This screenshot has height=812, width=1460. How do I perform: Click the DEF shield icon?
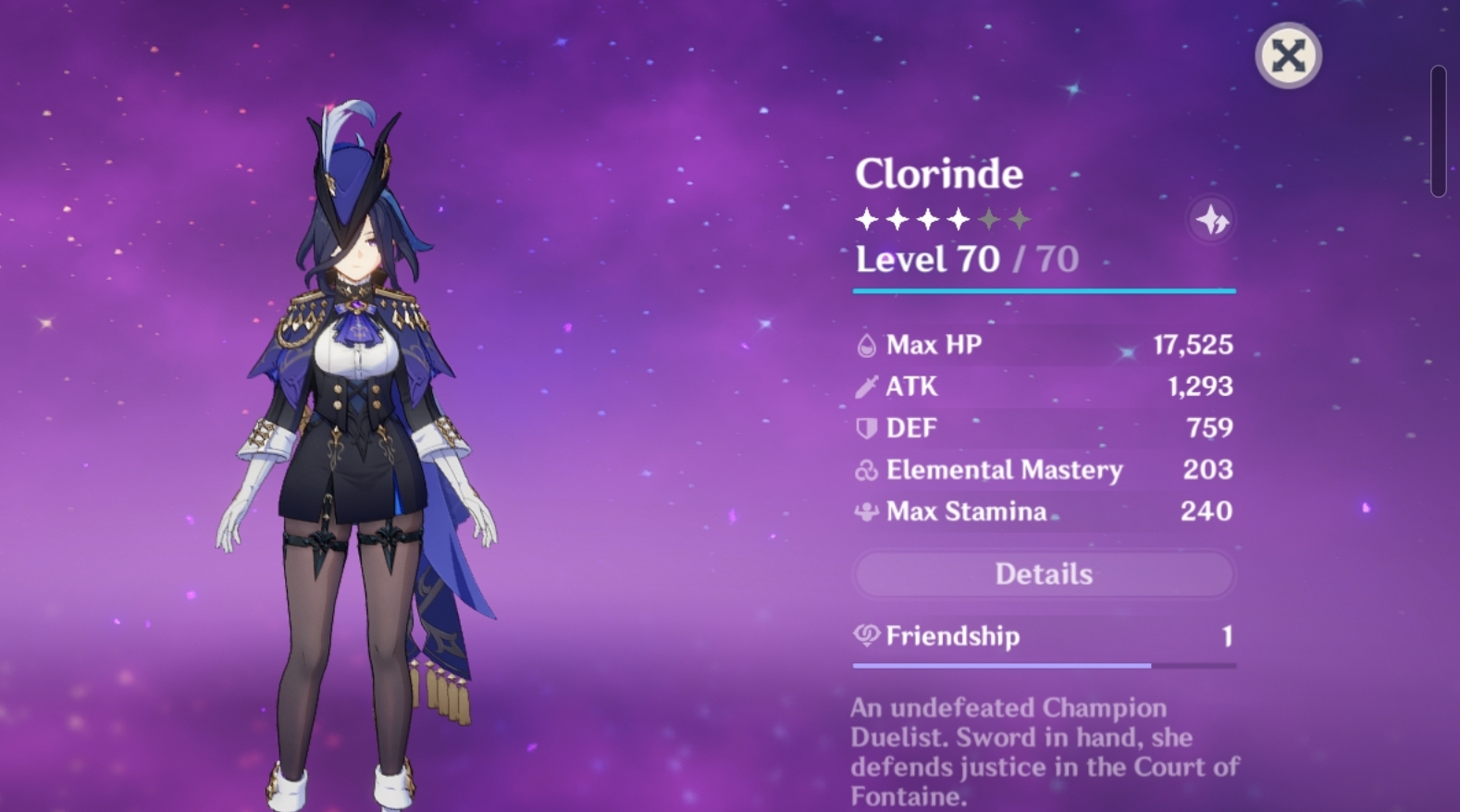[866, 428]
